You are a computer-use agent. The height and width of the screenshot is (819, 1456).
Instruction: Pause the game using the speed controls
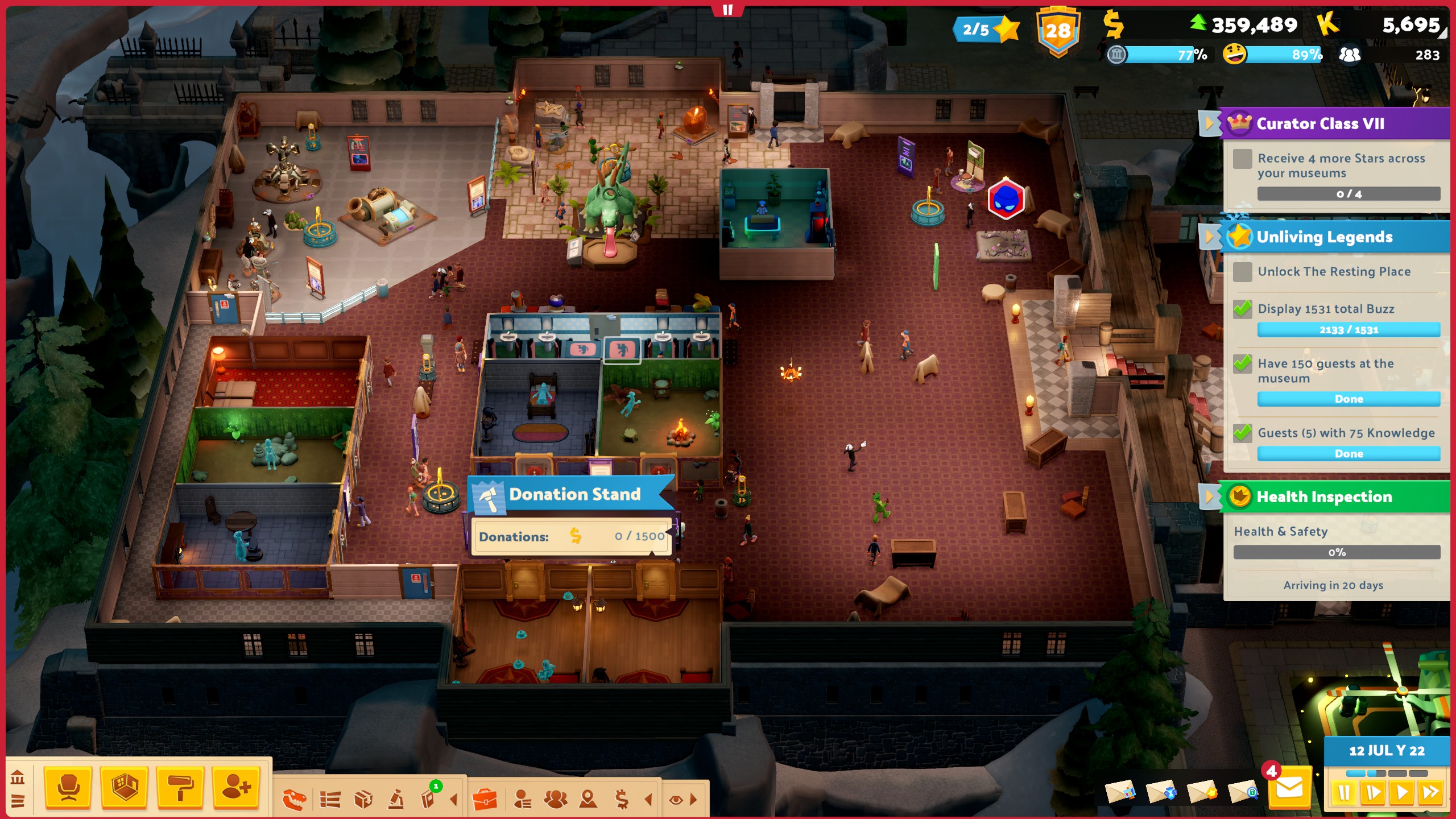coord(1344,792)
